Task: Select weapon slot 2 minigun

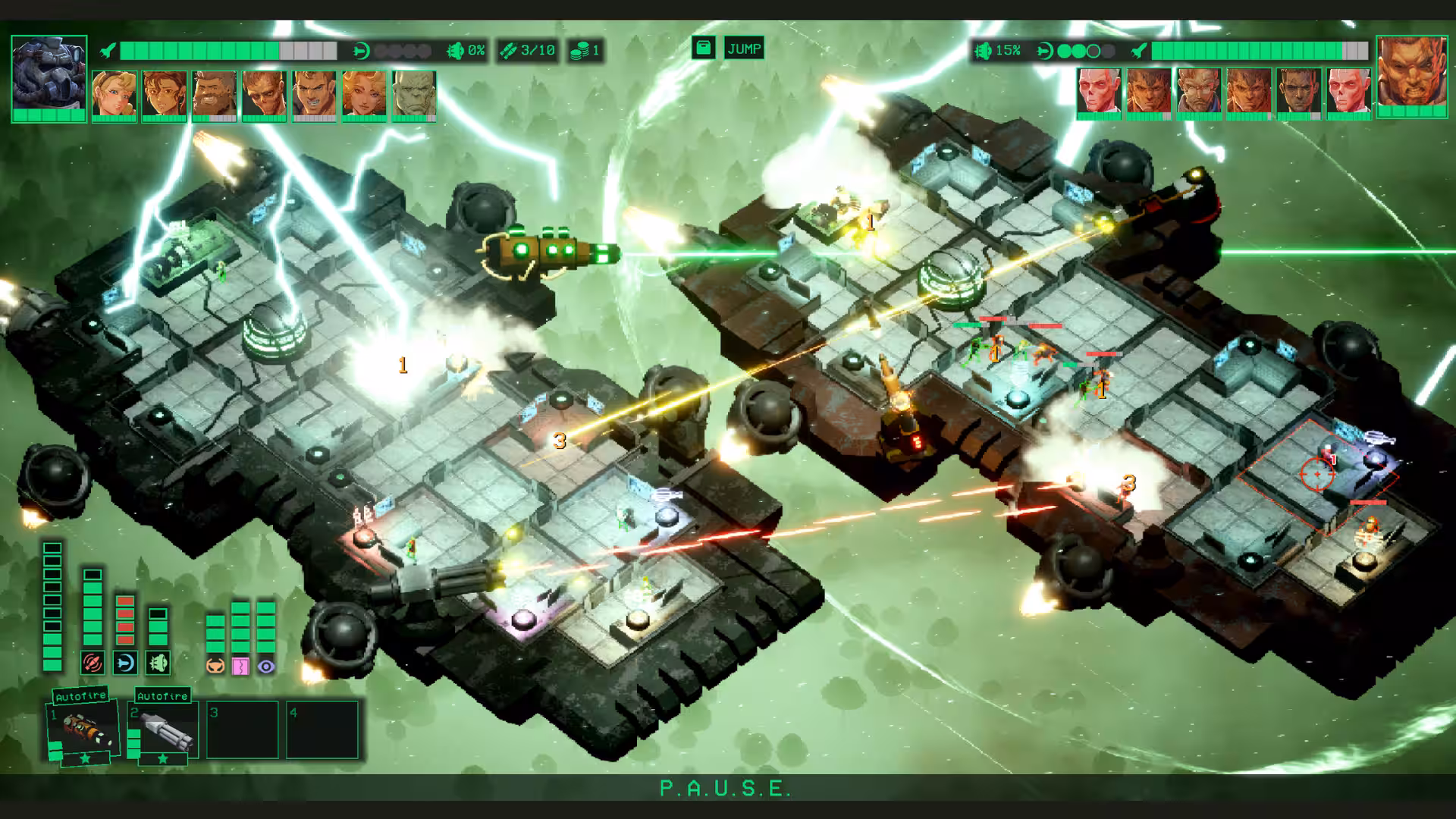Action: pyautogui.click(x=164, y=730)
